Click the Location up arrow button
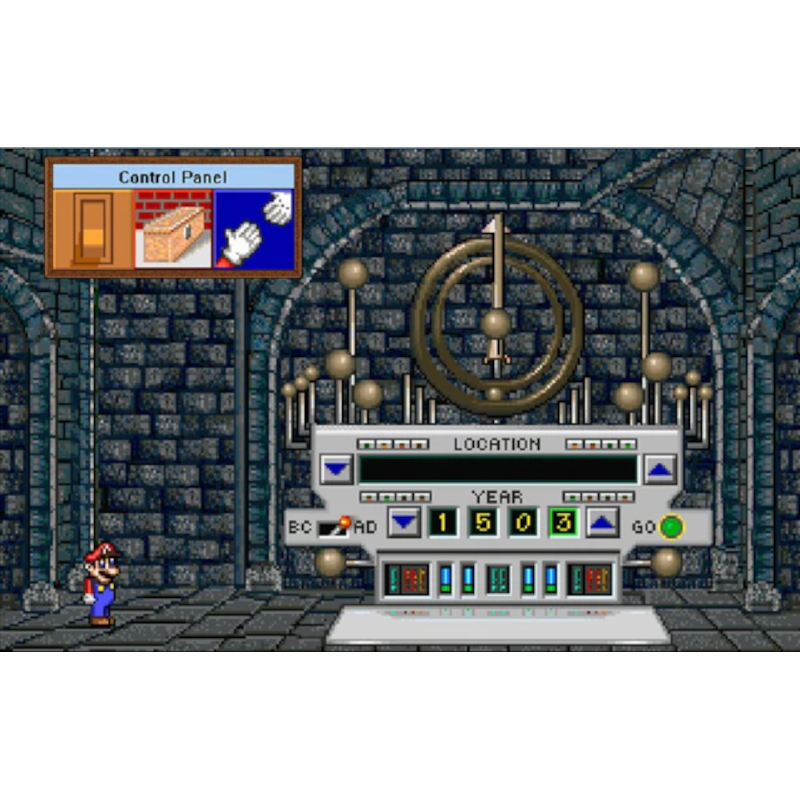The width and height of the screenshot is (800, 800). point(659,468)
